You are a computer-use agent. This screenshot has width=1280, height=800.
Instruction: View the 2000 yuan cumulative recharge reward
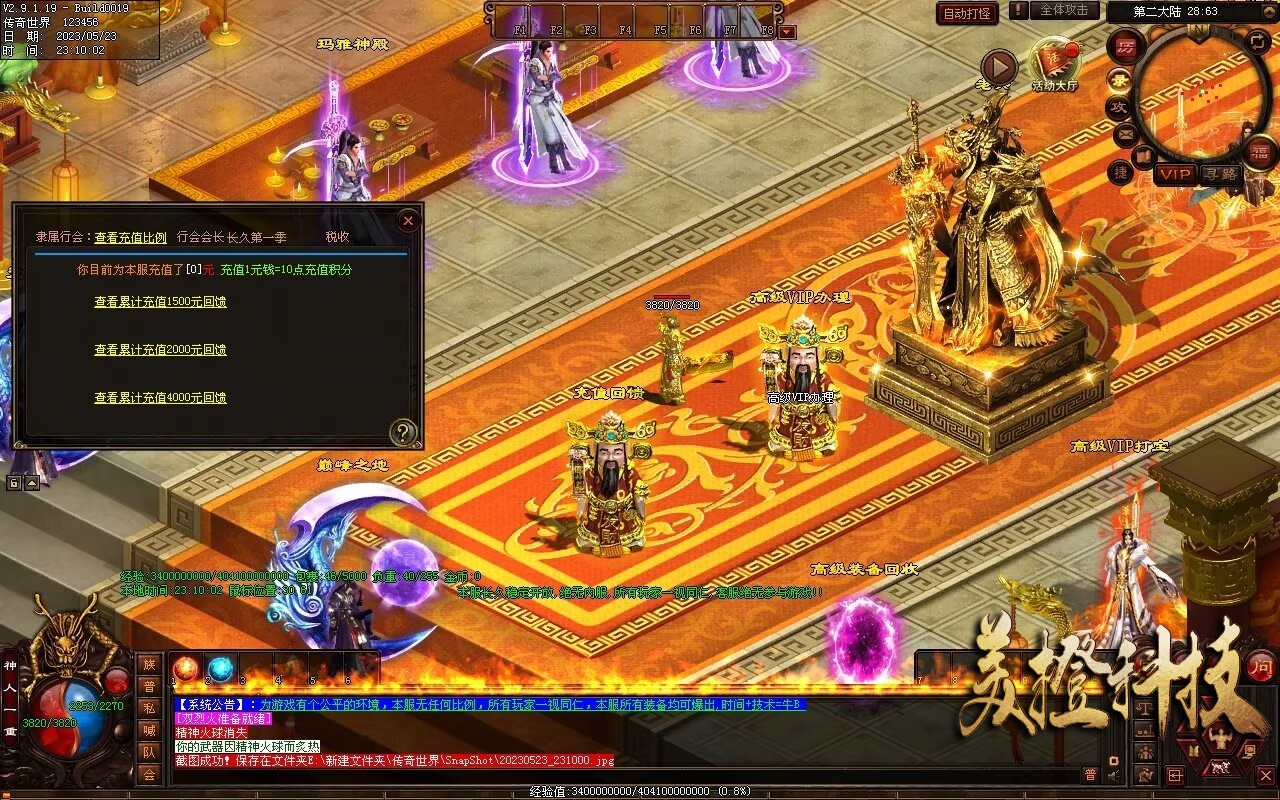click(x=160, y=350)
